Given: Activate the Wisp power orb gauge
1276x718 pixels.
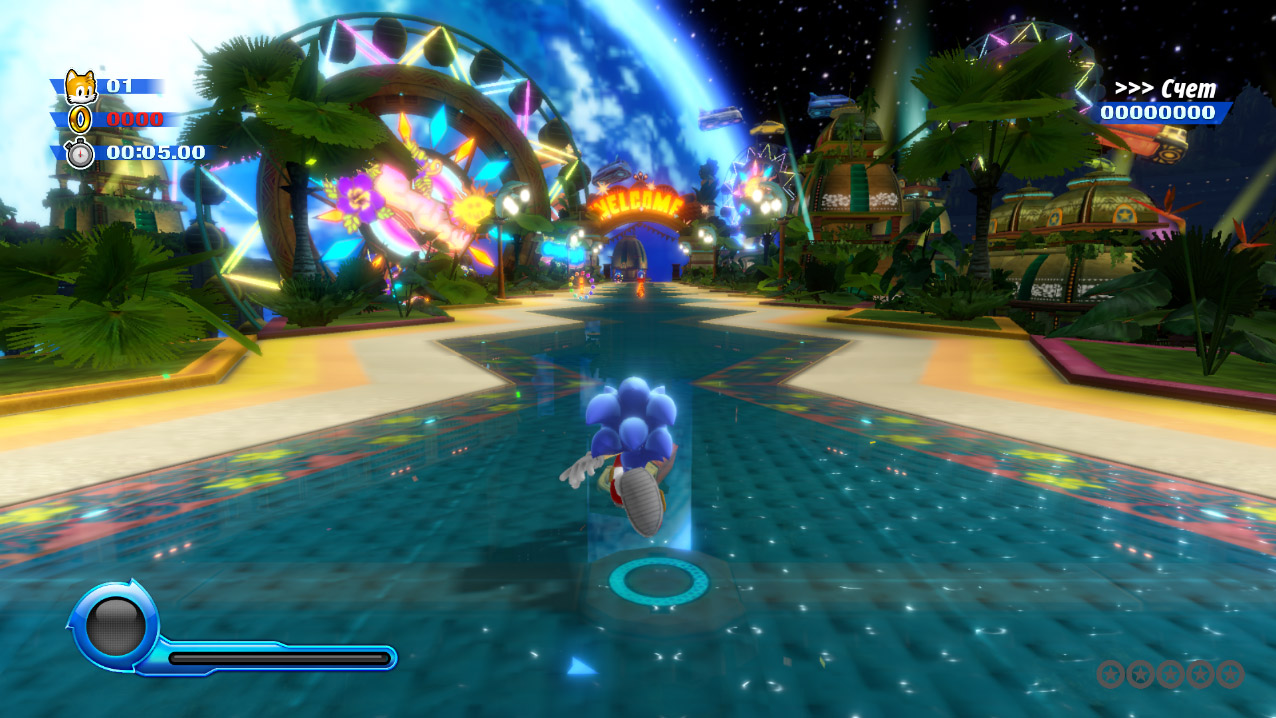Looking at the screenshot, I should tap(116, 625).
